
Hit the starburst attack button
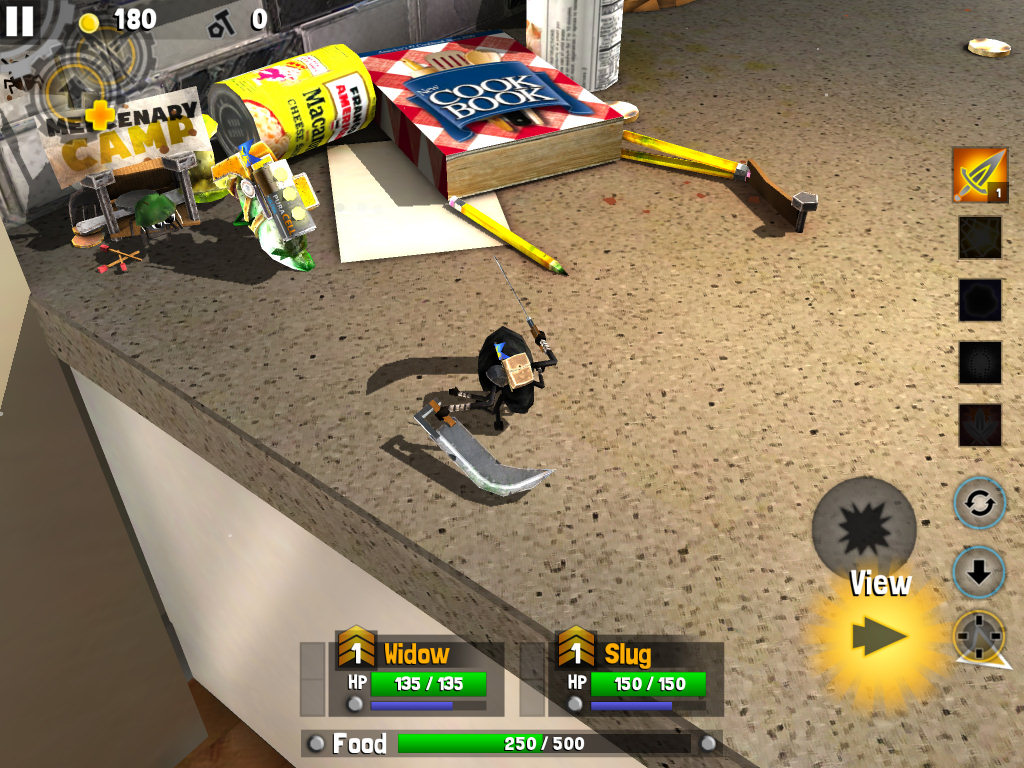864,527
